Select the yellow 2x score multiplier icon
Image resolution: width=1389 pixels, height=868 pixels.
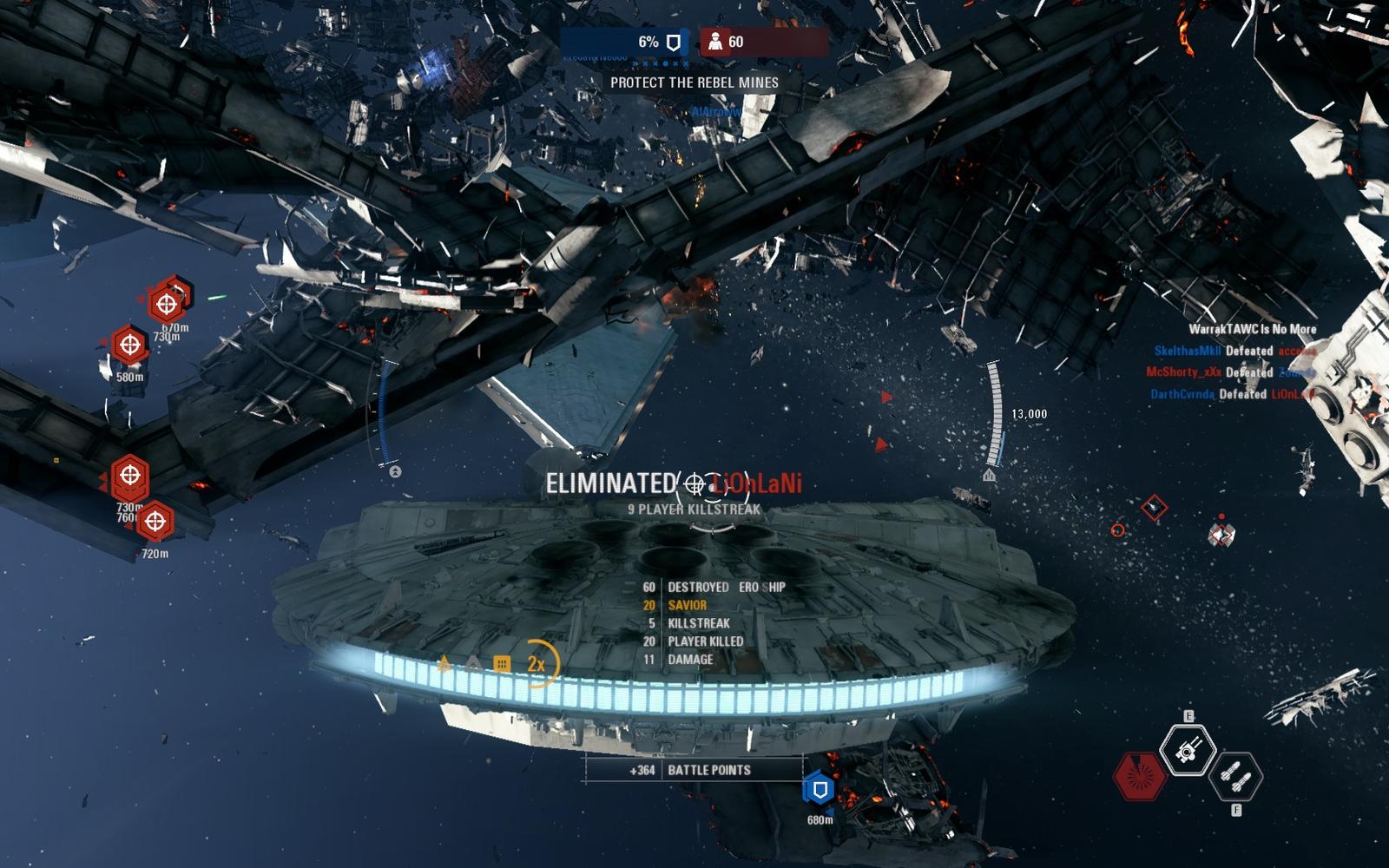coord(537,664)
